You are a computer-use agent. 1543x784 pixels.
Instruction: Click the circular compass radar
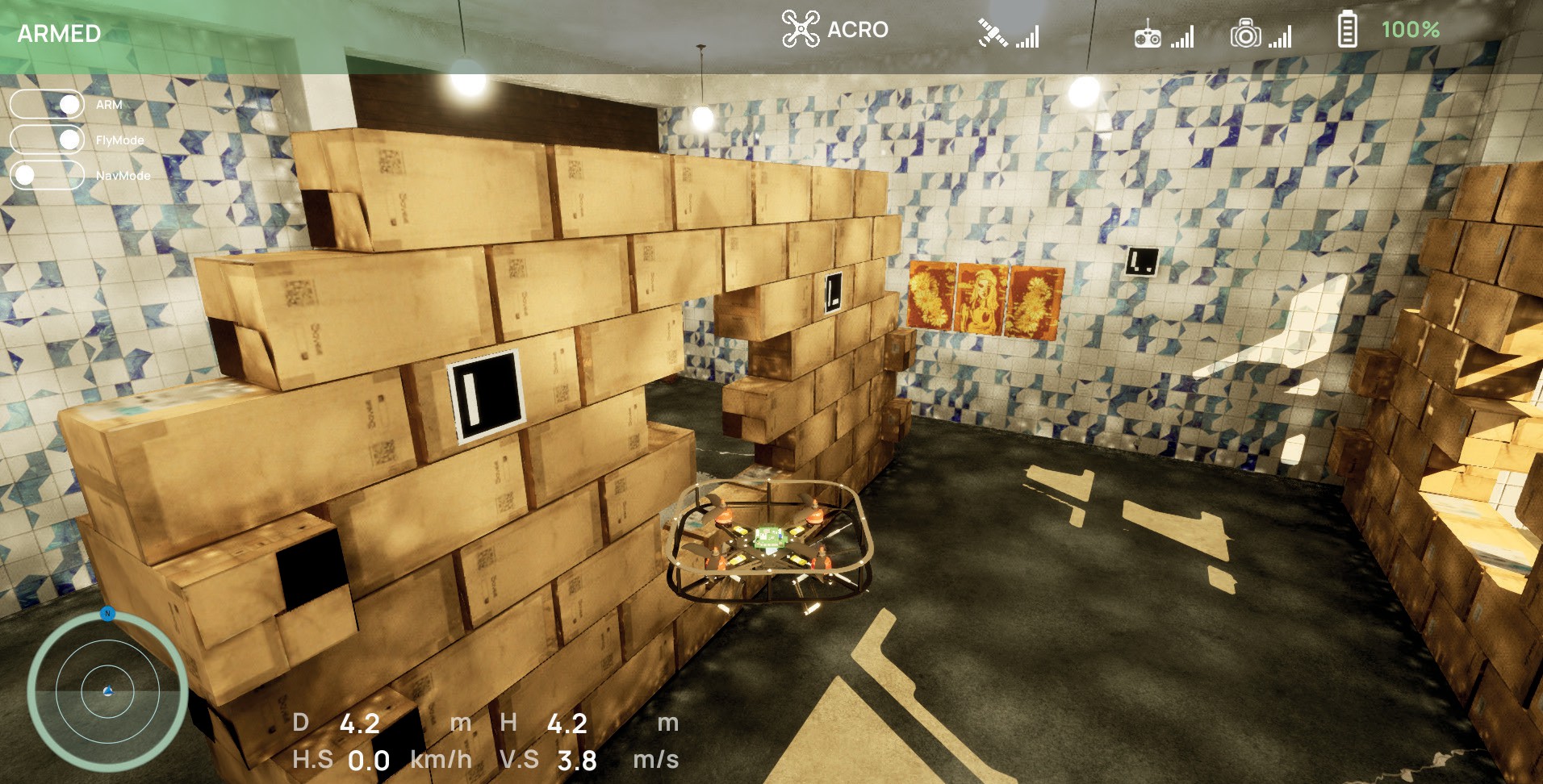click(107, 690)
